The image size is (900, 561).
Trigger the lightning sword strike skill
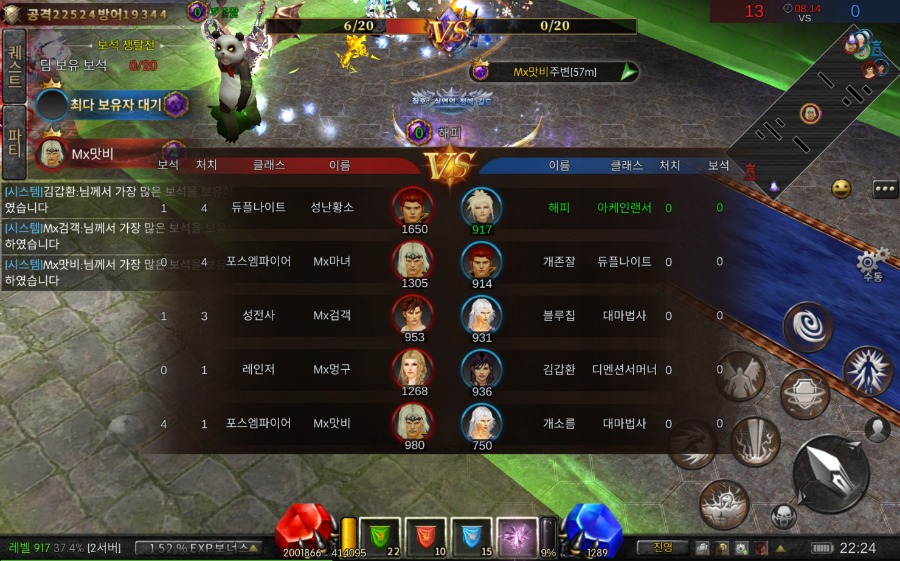tap(754, 440)
